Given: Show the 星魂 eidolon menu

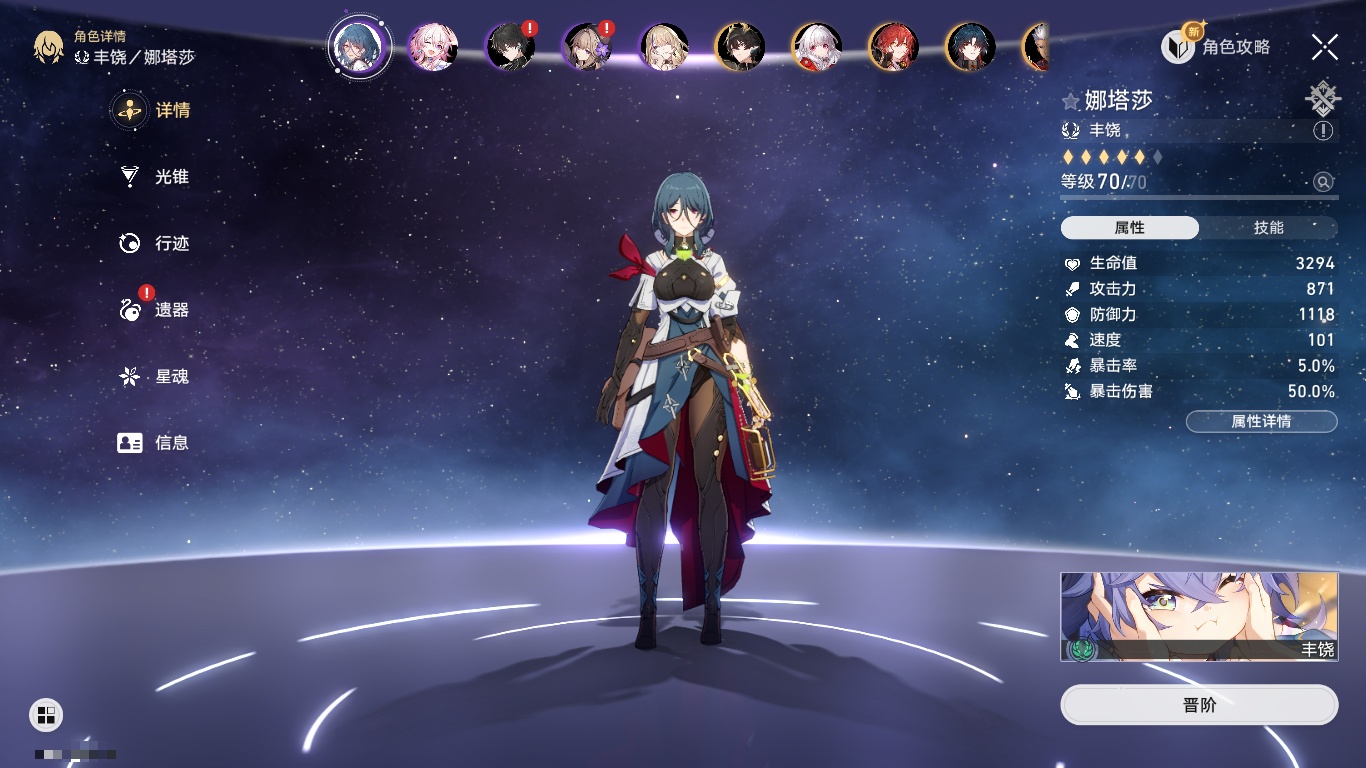Looking at the screenshot, I should point(155,377).
